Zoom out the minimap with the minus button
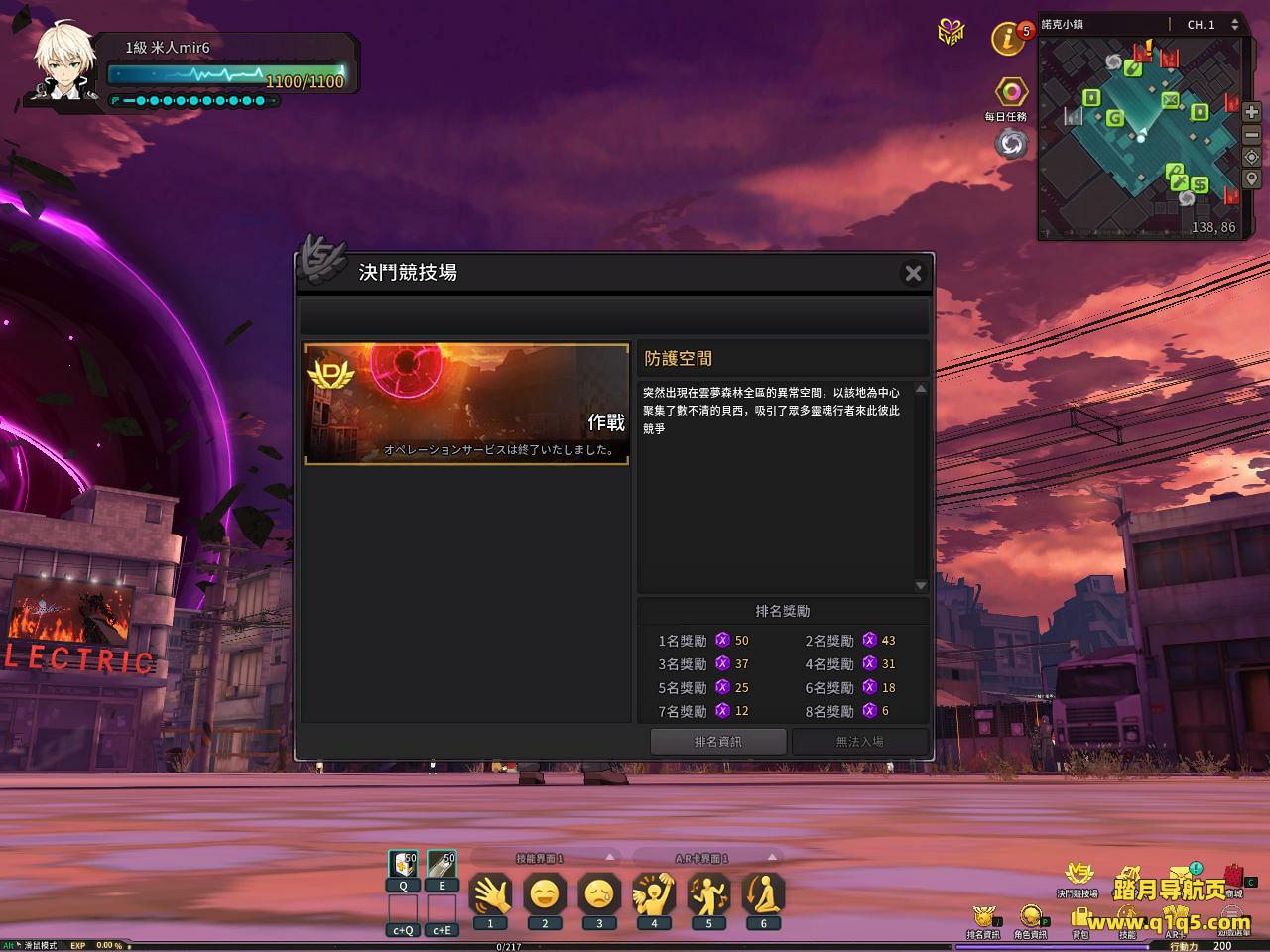This screenshot has width=1270, height=952. (x=1252, y=135)
